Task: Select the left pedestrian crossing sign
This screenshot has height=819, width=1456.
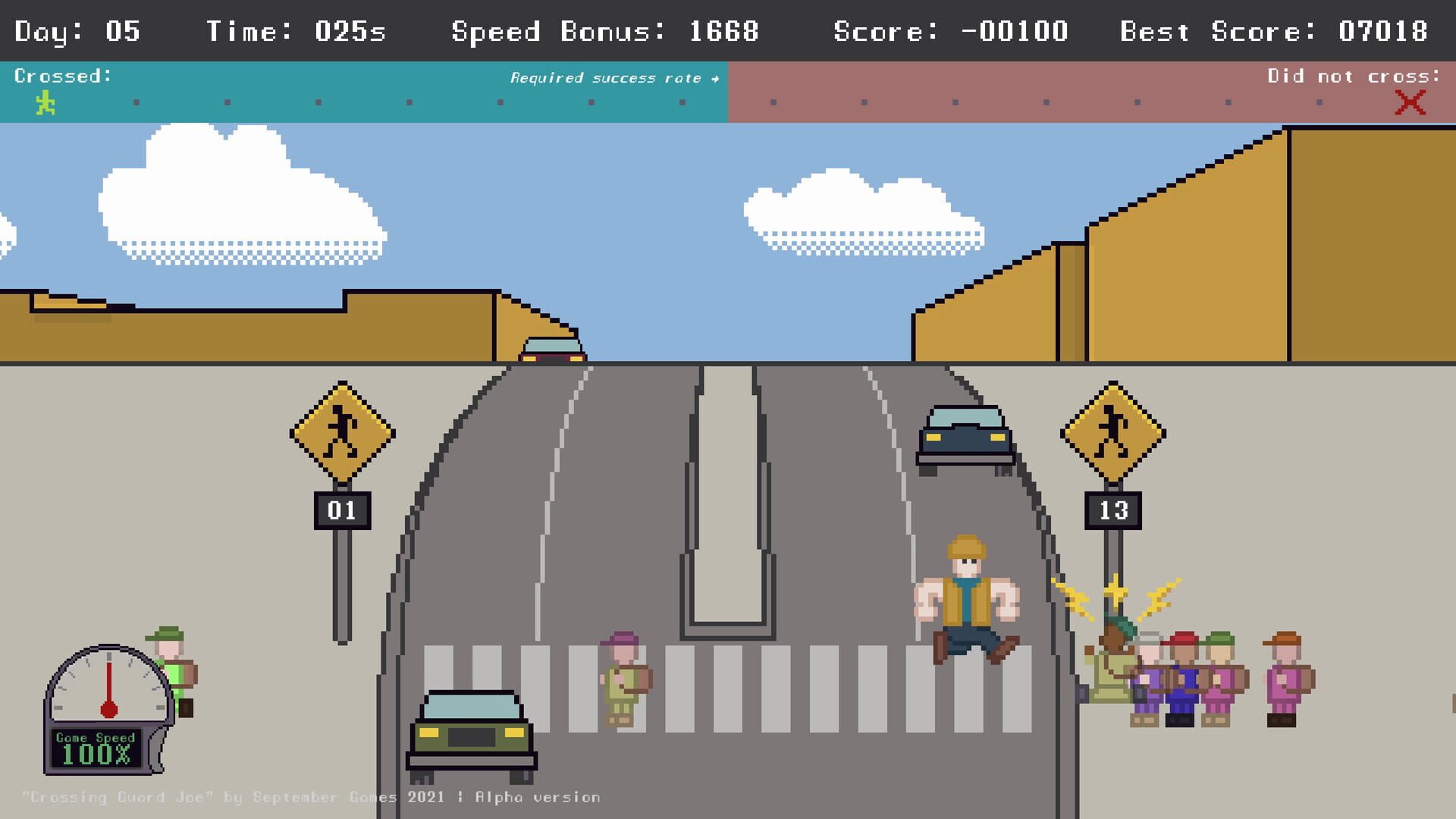Action: coord(340,428)
